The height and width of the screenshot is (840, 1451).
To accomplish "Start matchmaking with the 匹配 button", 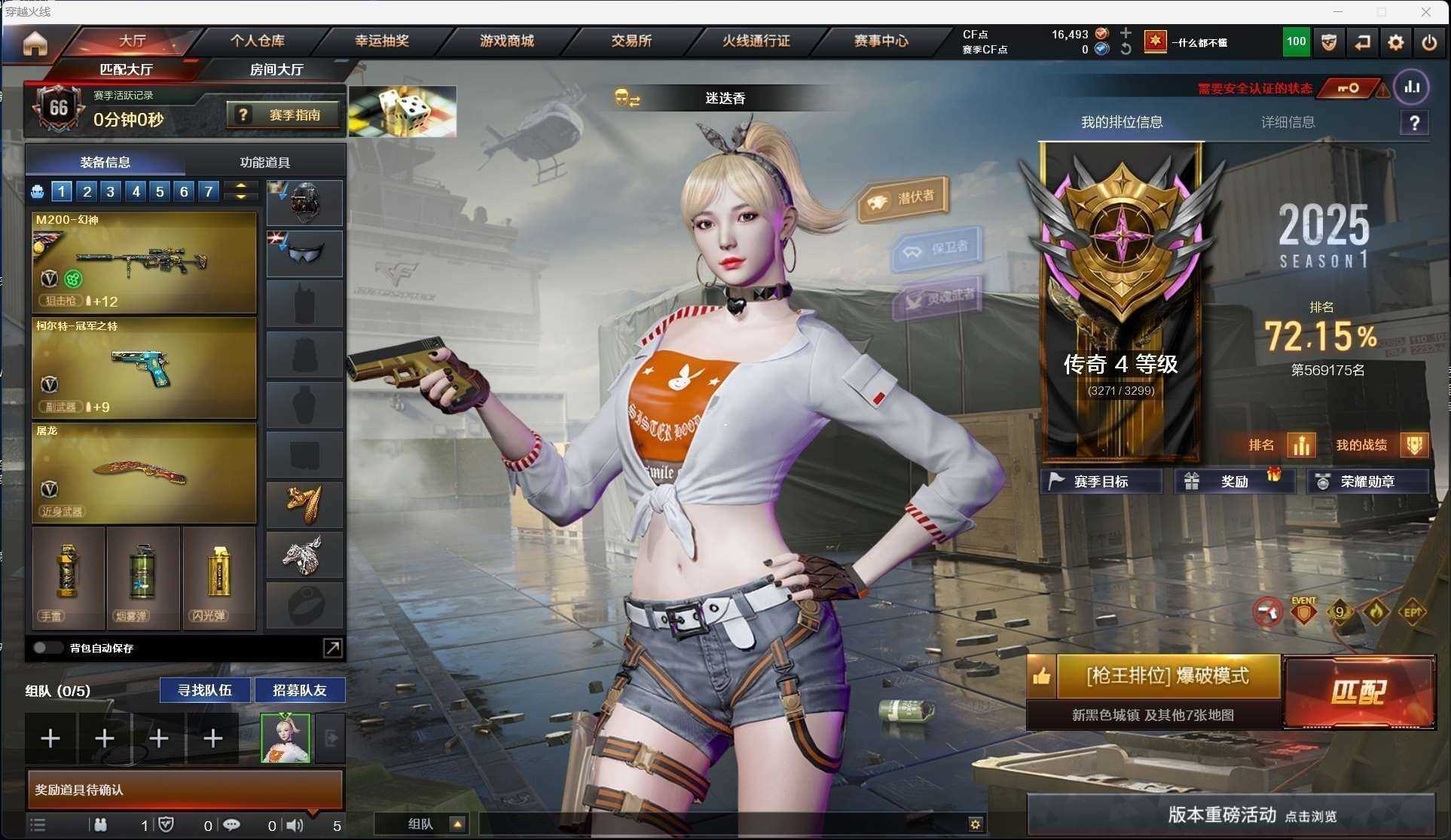I will click(1358, 692).
